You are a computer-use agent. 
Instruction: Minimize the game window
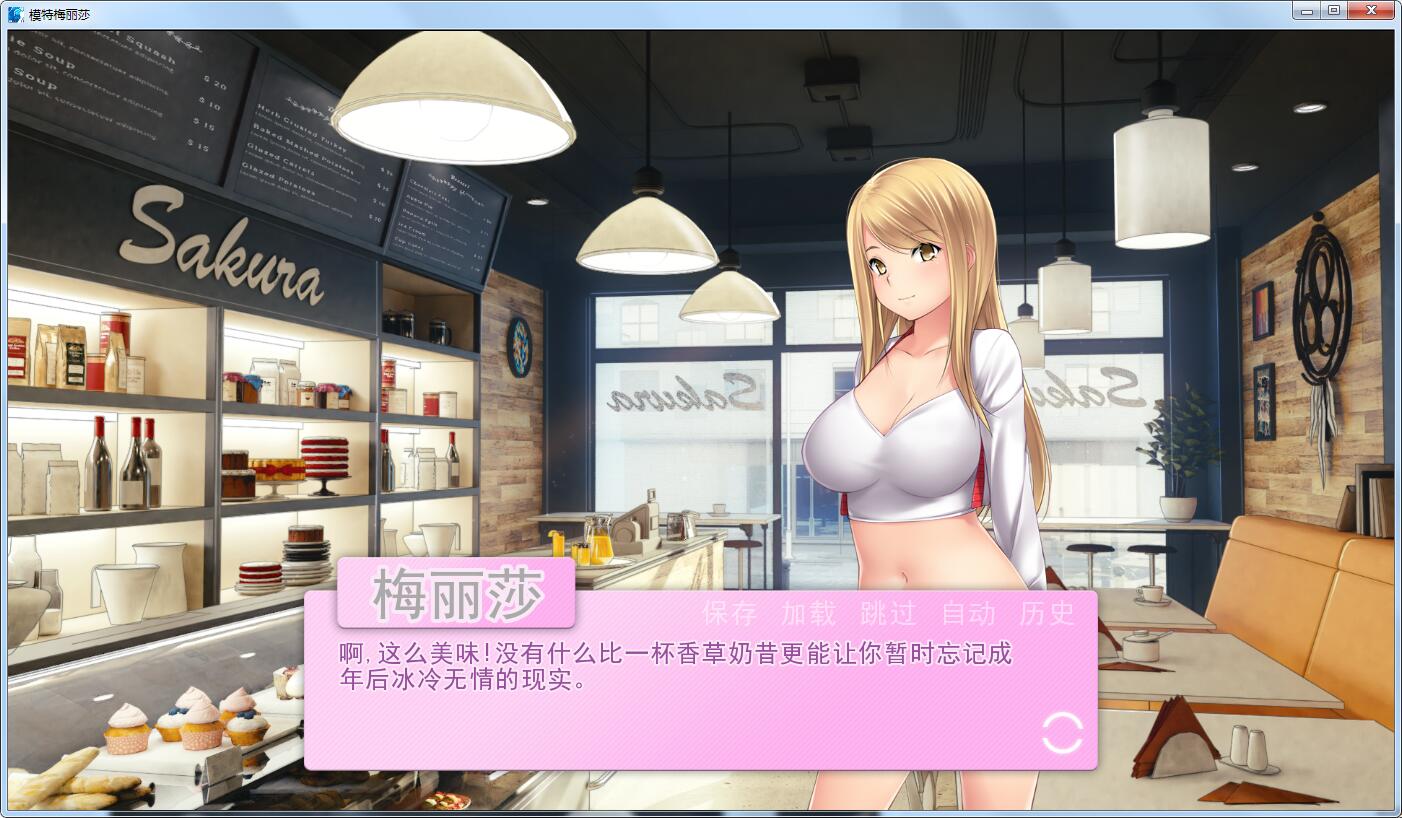pos(1305,10)
